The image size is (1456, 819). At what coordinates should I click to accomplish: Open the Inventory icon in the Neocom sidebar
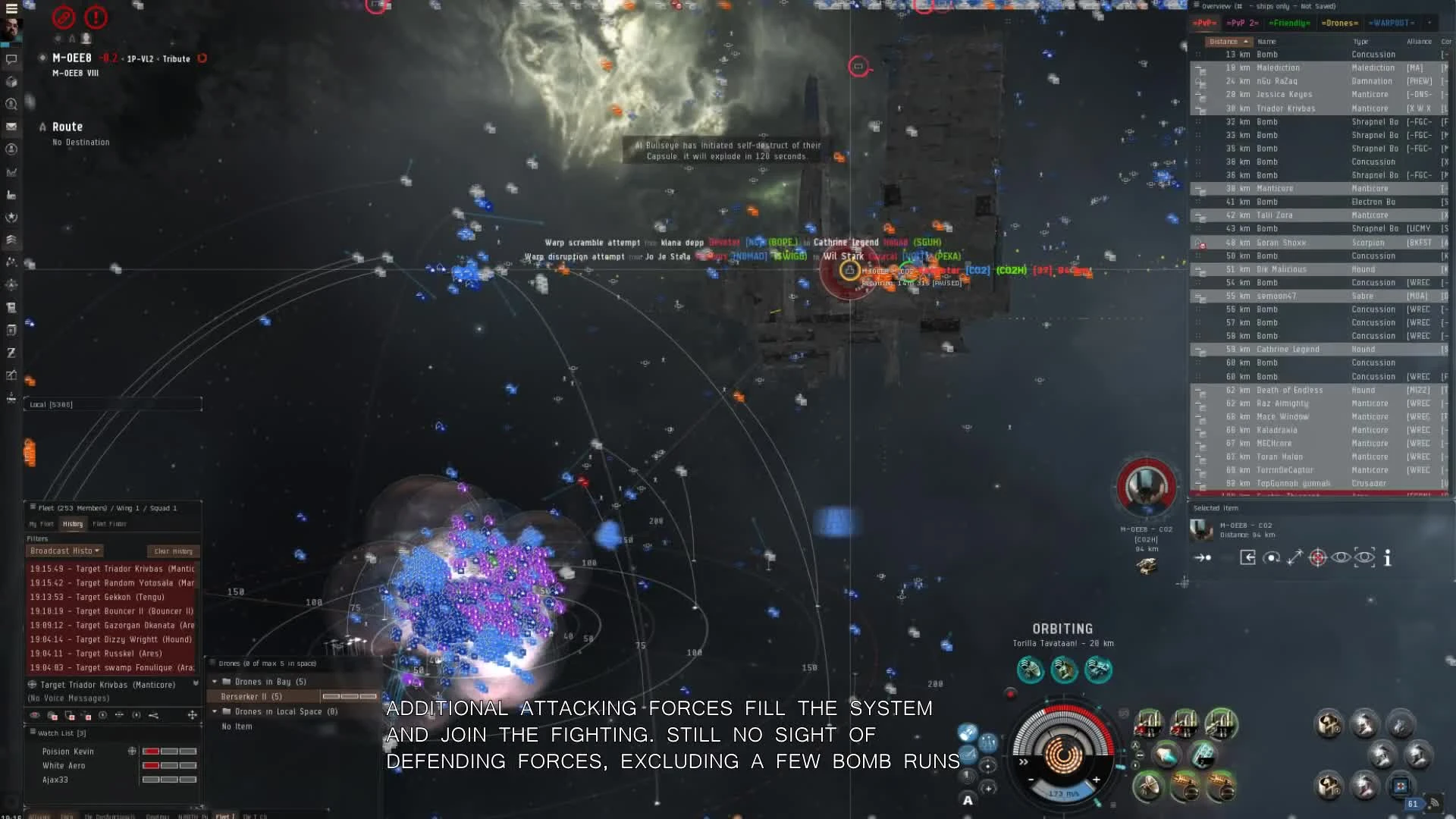[x=12, y=83]
